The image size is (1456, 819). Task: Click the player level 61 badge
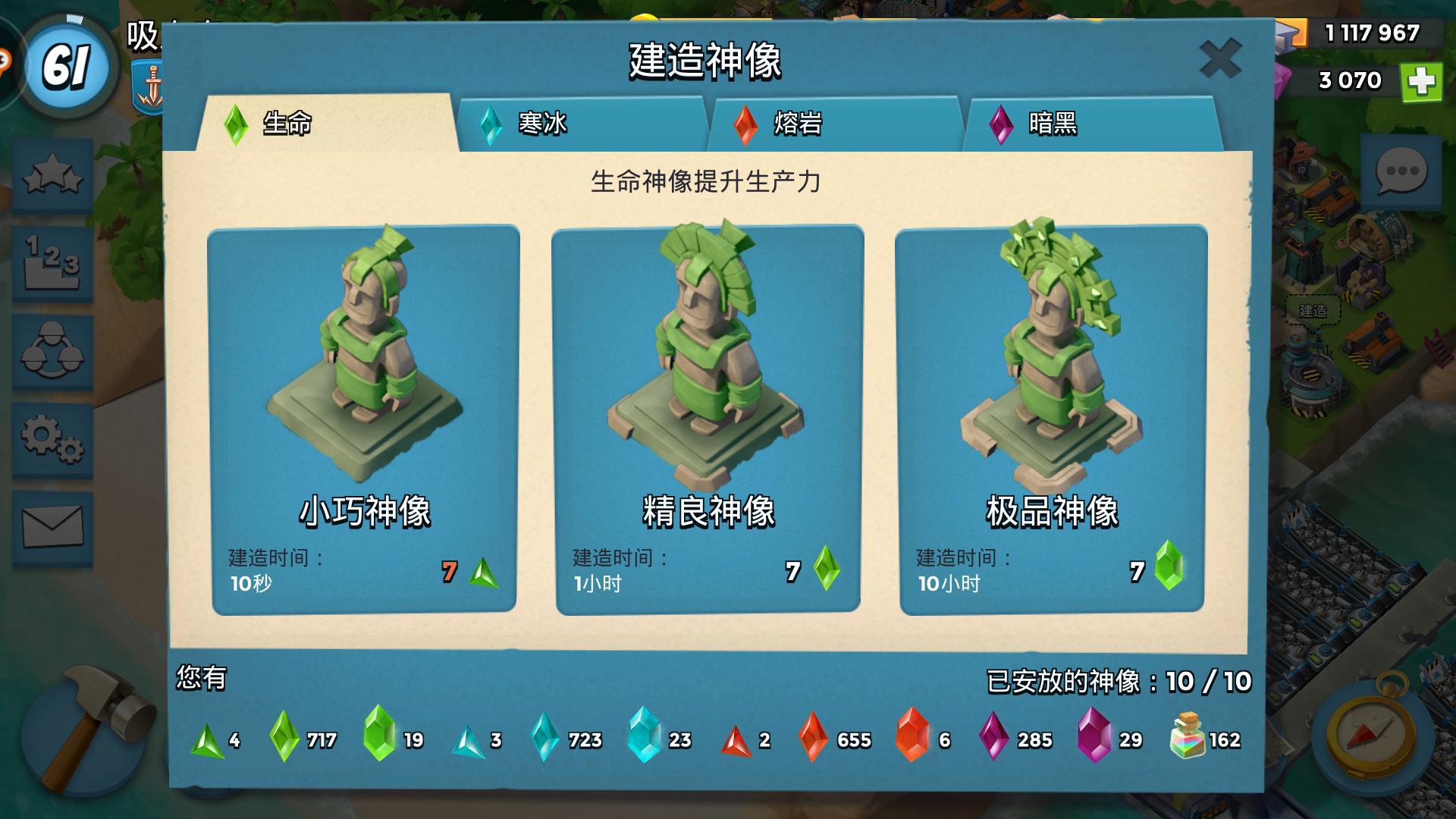click(x=67, y=64)
